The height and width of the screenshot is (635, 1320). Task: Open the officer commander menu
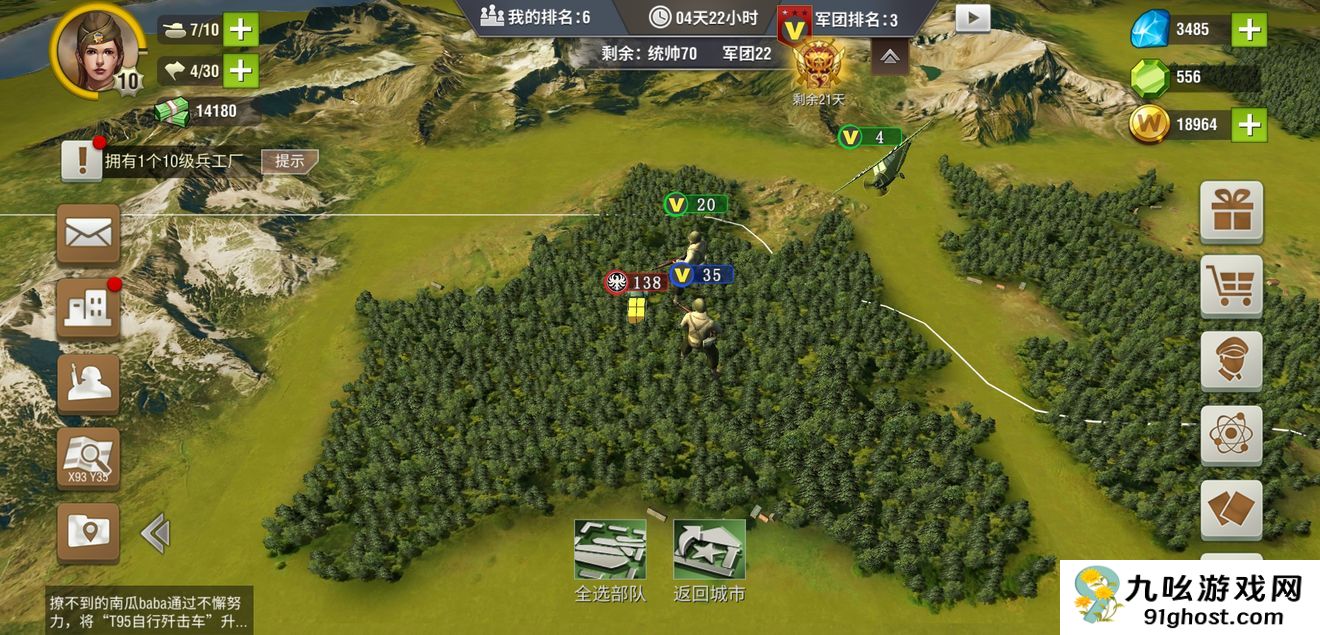click(x=1231, y=361)
